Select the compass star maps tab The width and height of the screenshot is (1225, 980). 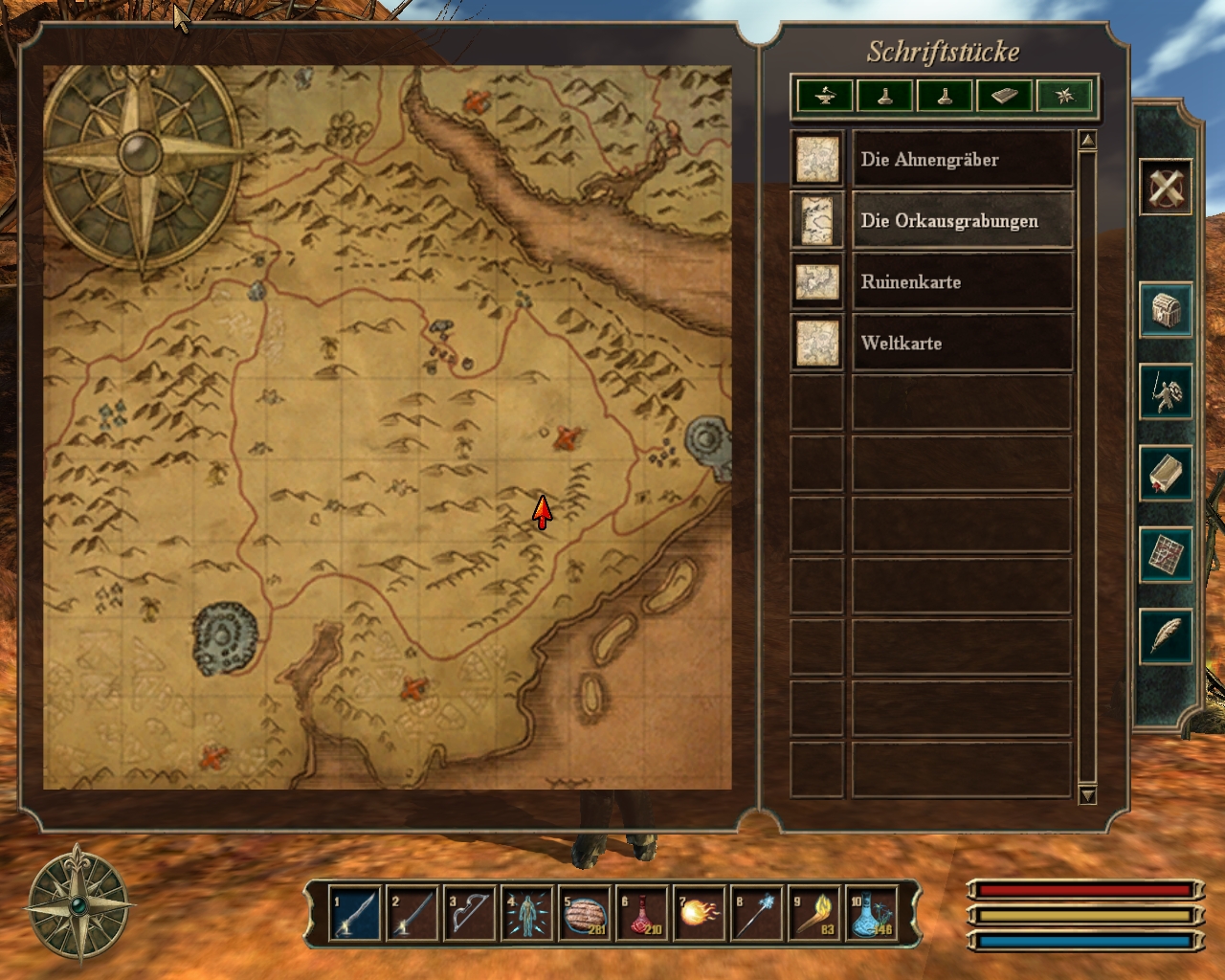click(1063, 97)
